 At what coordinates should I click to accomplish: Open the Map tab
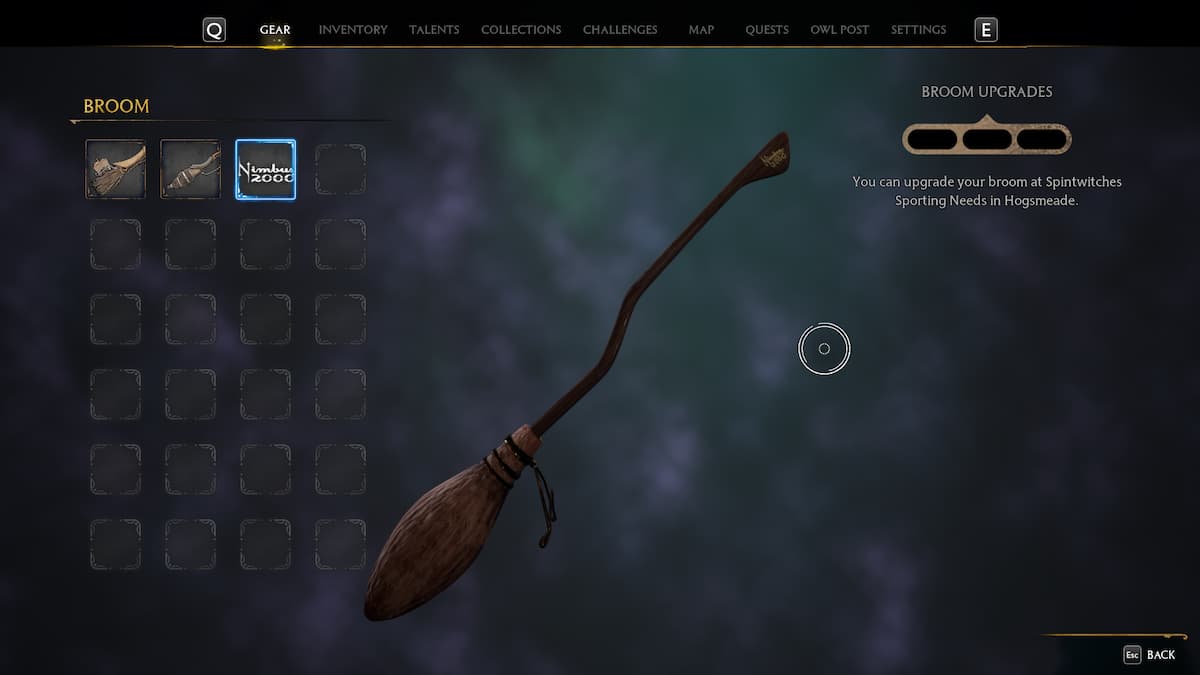click(701, 30)
